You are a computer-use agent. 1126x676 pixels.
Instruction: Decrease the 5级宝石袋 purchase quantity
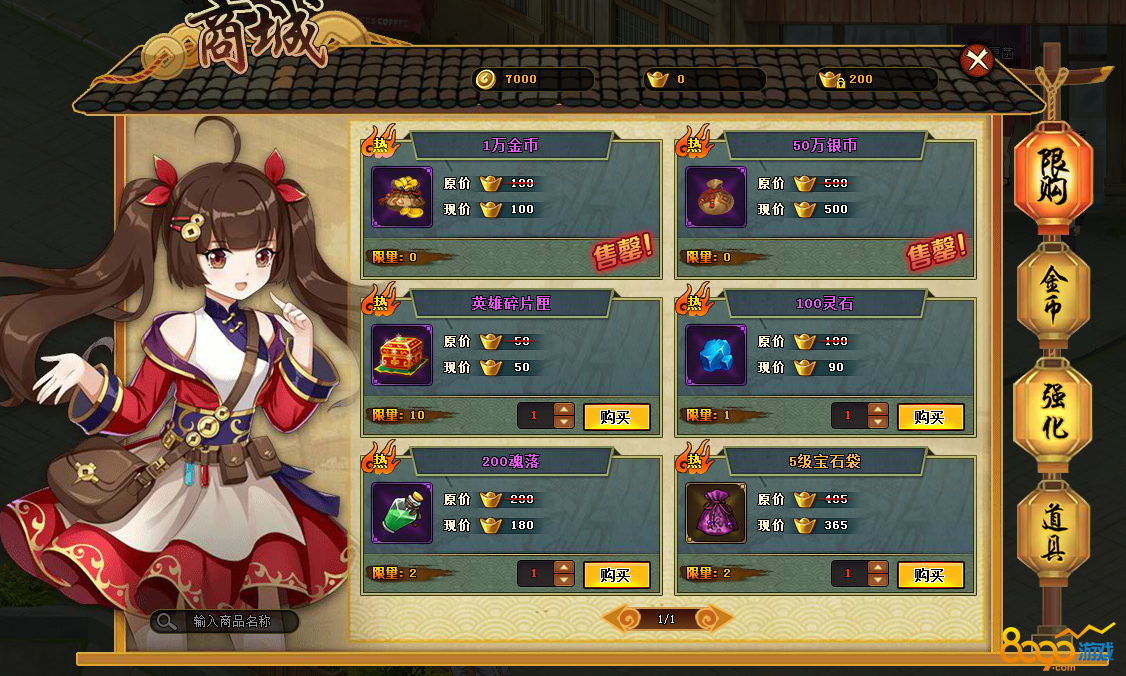pos(878,581)
